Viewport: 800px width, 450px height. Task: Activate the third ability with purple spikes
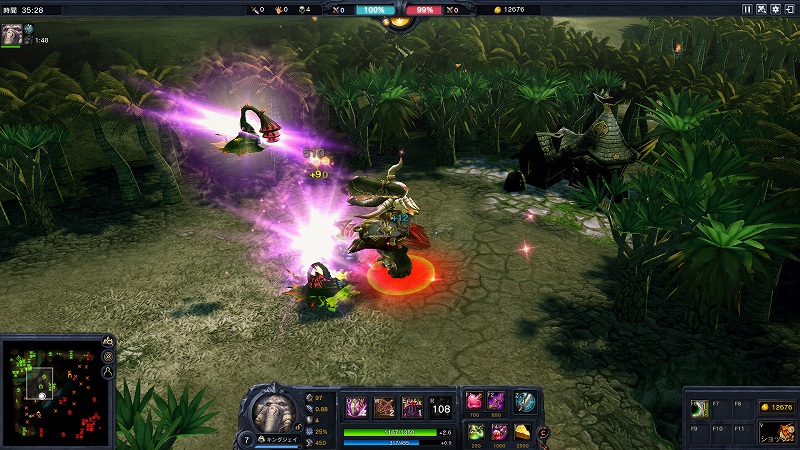[x=412, y=406]
